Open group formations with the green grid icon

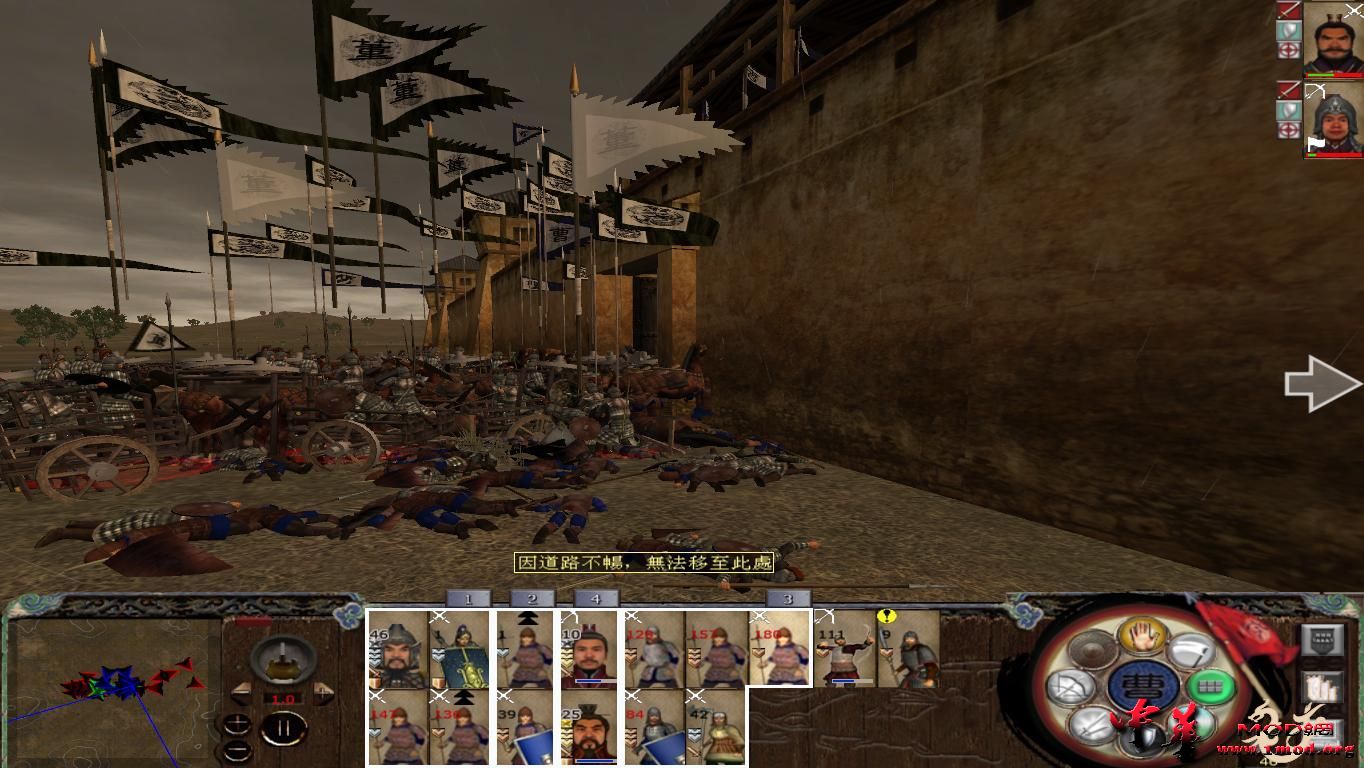coord(1211,685)
